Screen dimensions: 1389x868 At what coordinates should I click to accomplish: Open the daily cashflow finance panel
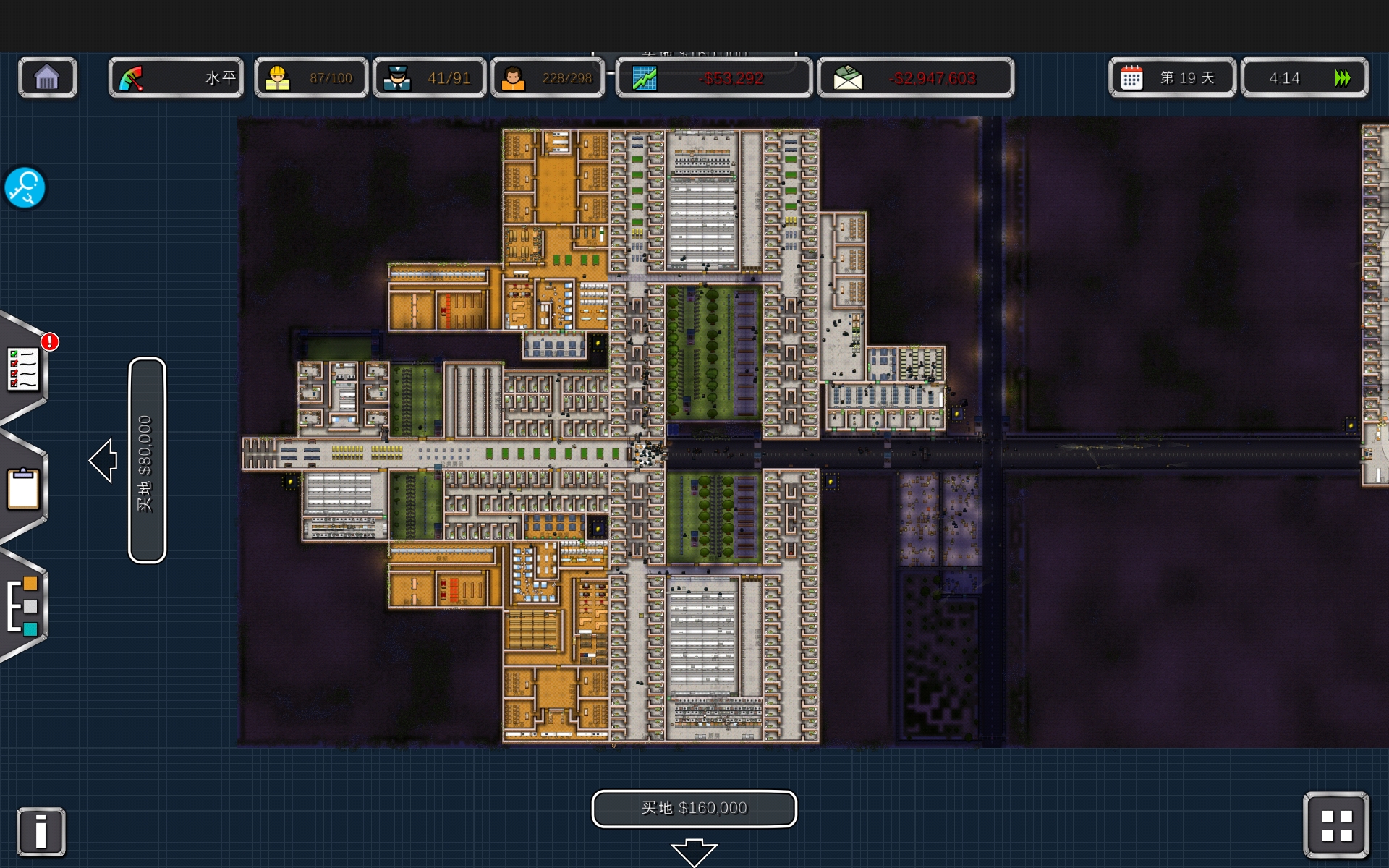[x=713, y=77]
